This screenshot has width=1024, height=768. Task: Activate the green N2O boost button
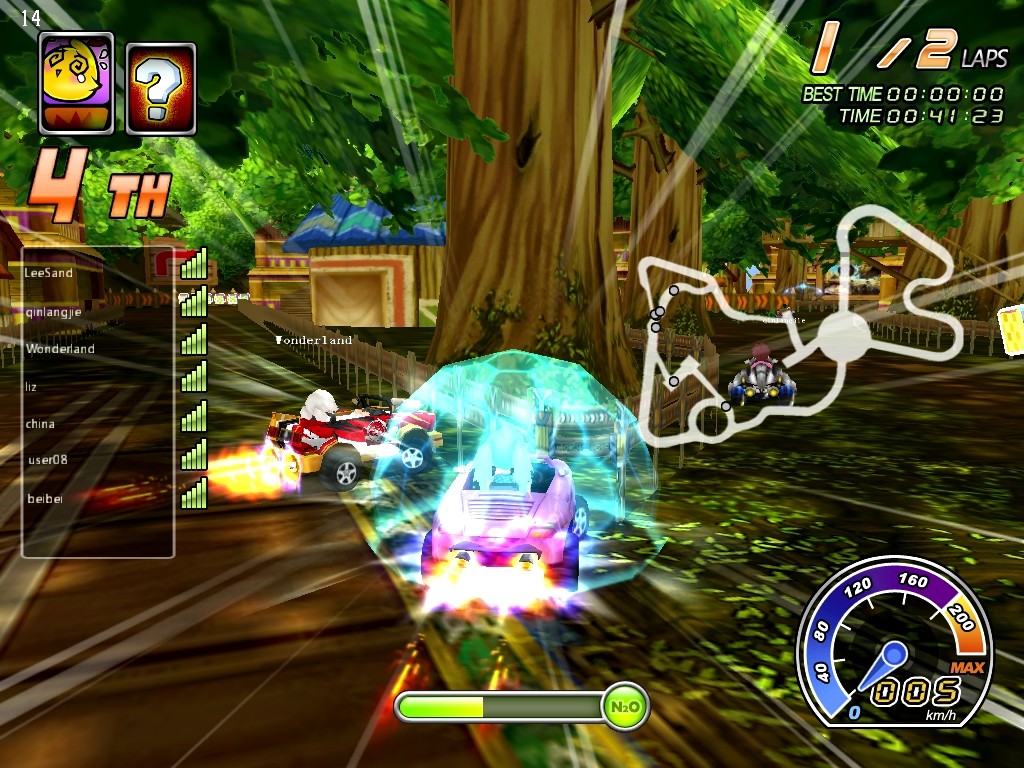(625, 707)
